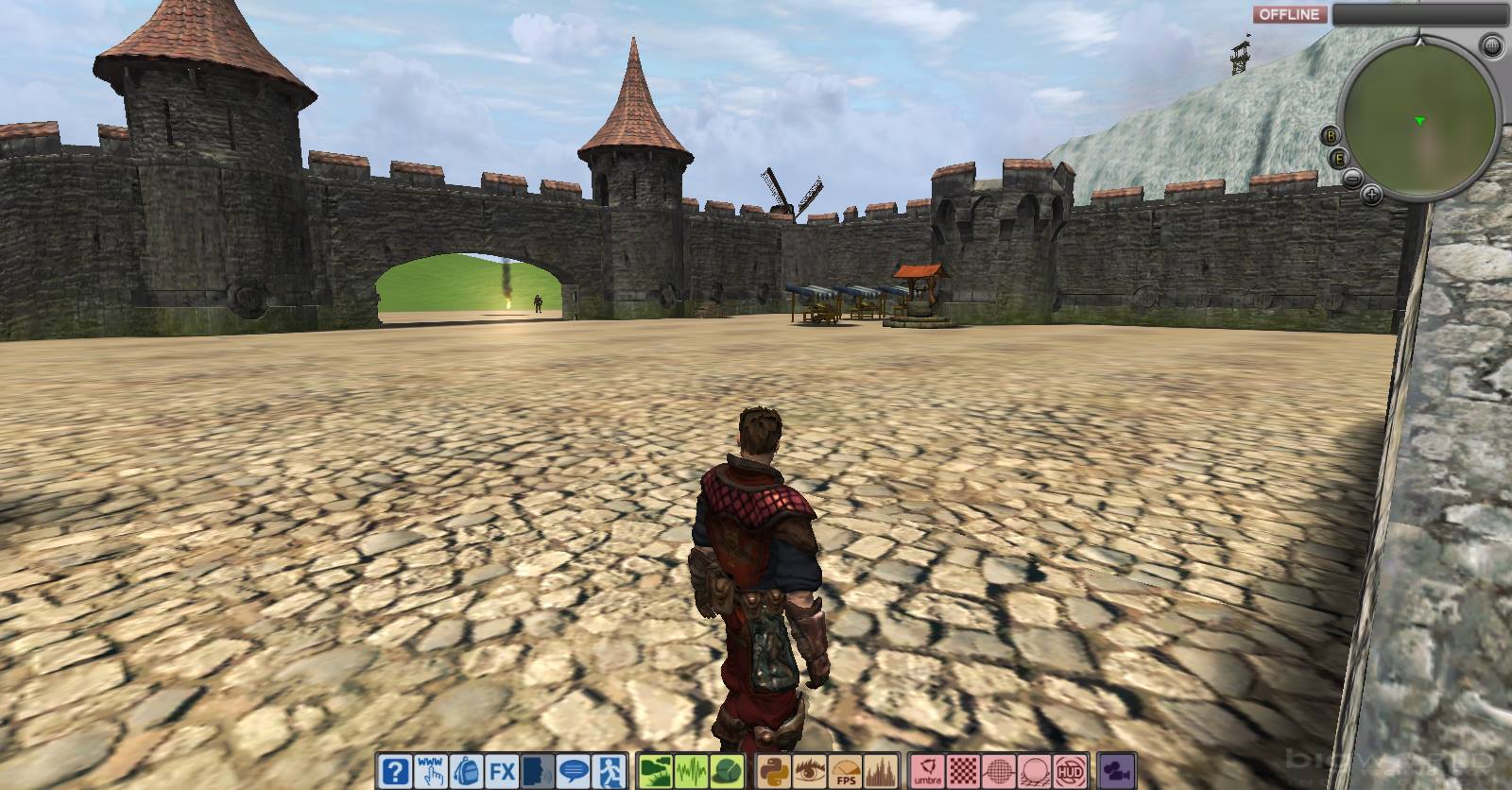Click the green waveform icon
This screenshot has height=790, width=1512.
[689, 770]
